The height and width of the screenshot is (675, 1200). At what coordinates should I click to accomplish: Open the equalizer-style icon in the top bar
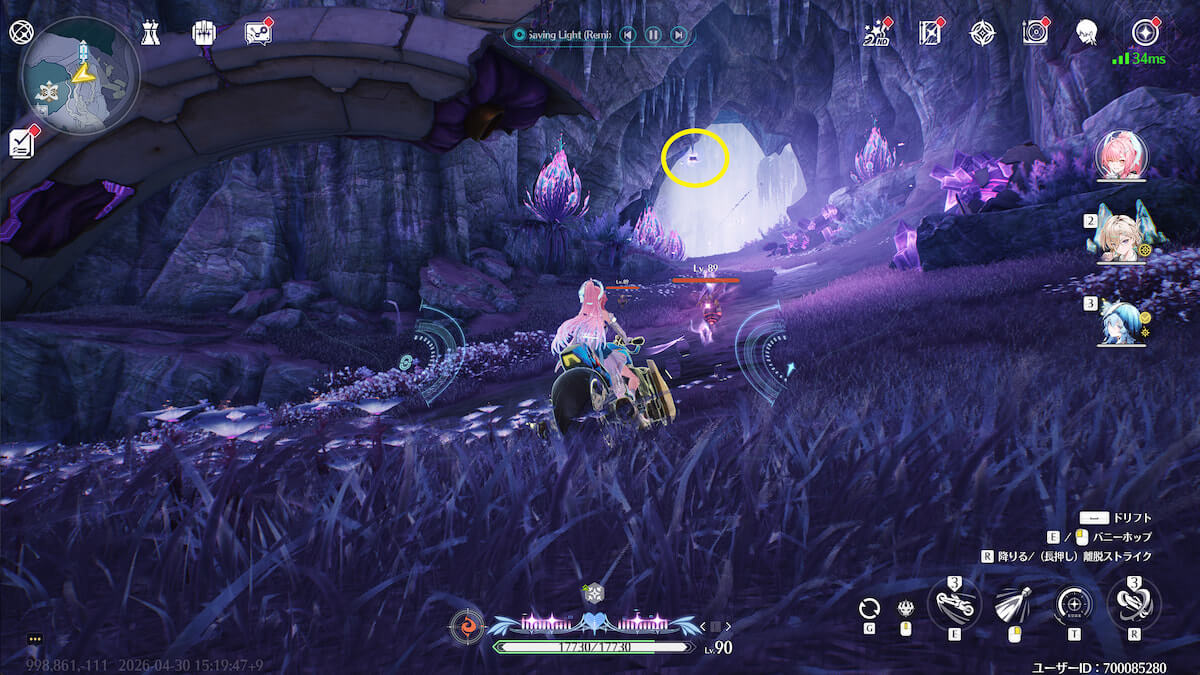coord(204,33)
